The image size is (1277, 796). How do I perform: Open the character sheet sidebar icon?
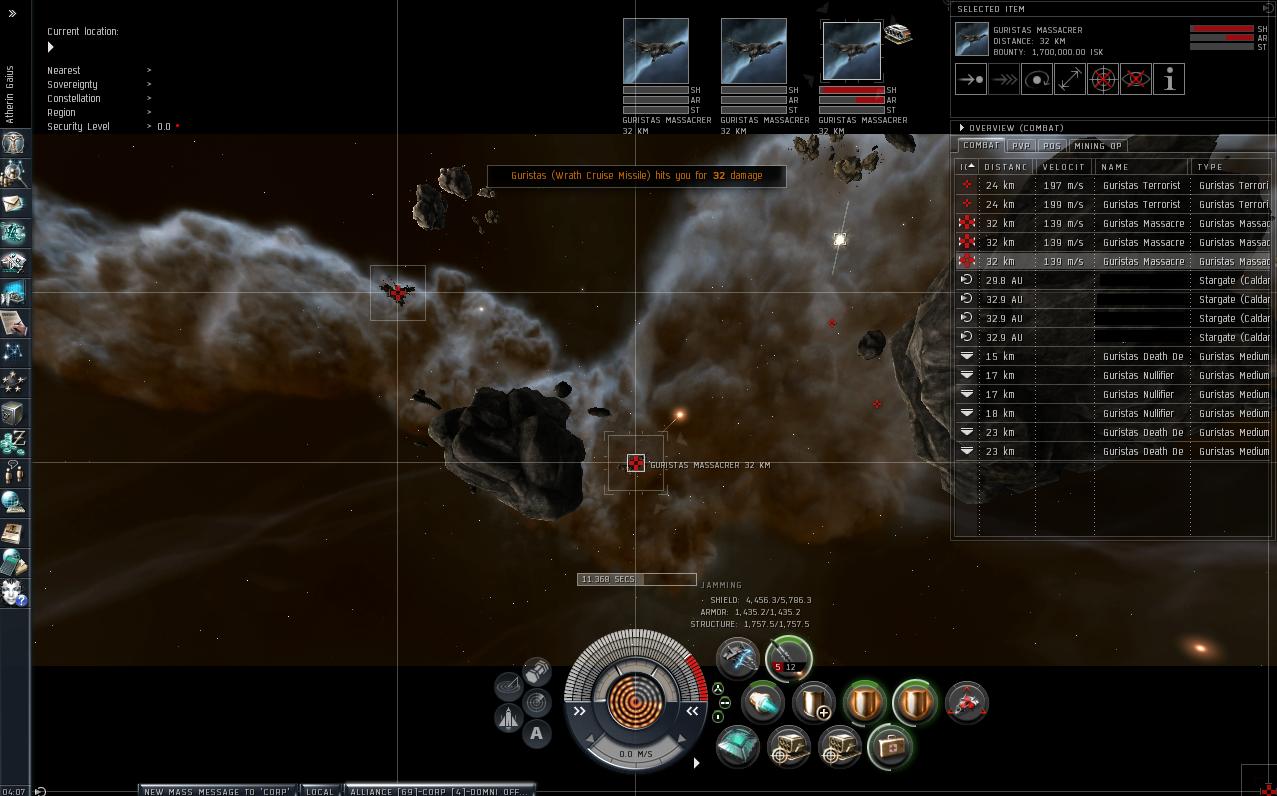coord(13,143)
